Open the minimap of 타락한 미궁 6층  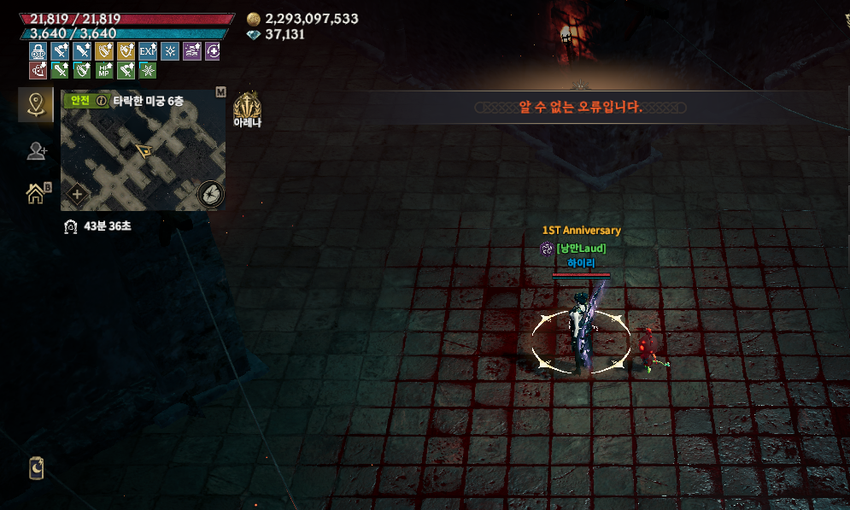click(143, 155)
